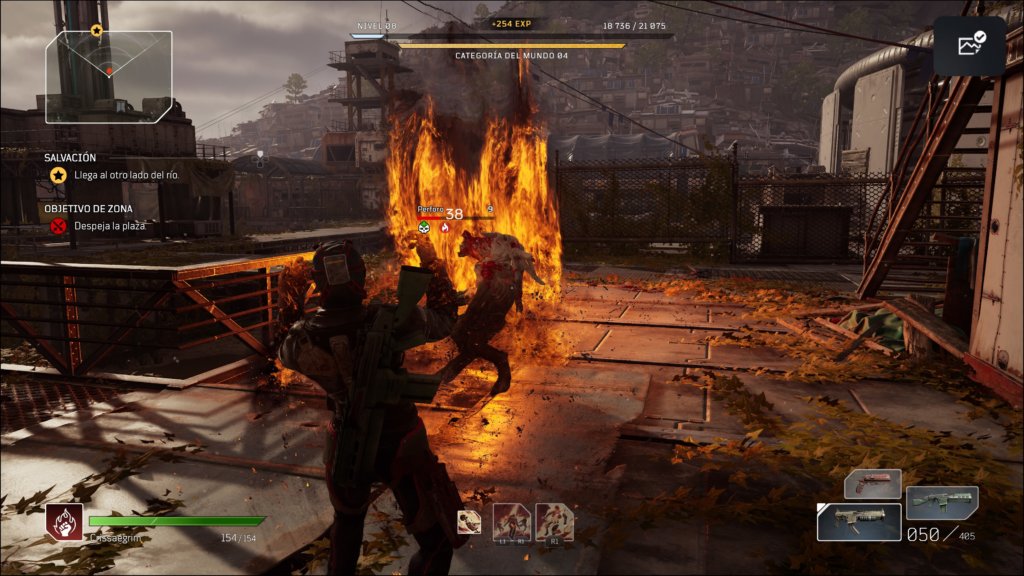1024x576 pixels.
Task: Switch to the red revolver sidearm
Action: click(872, 485)
